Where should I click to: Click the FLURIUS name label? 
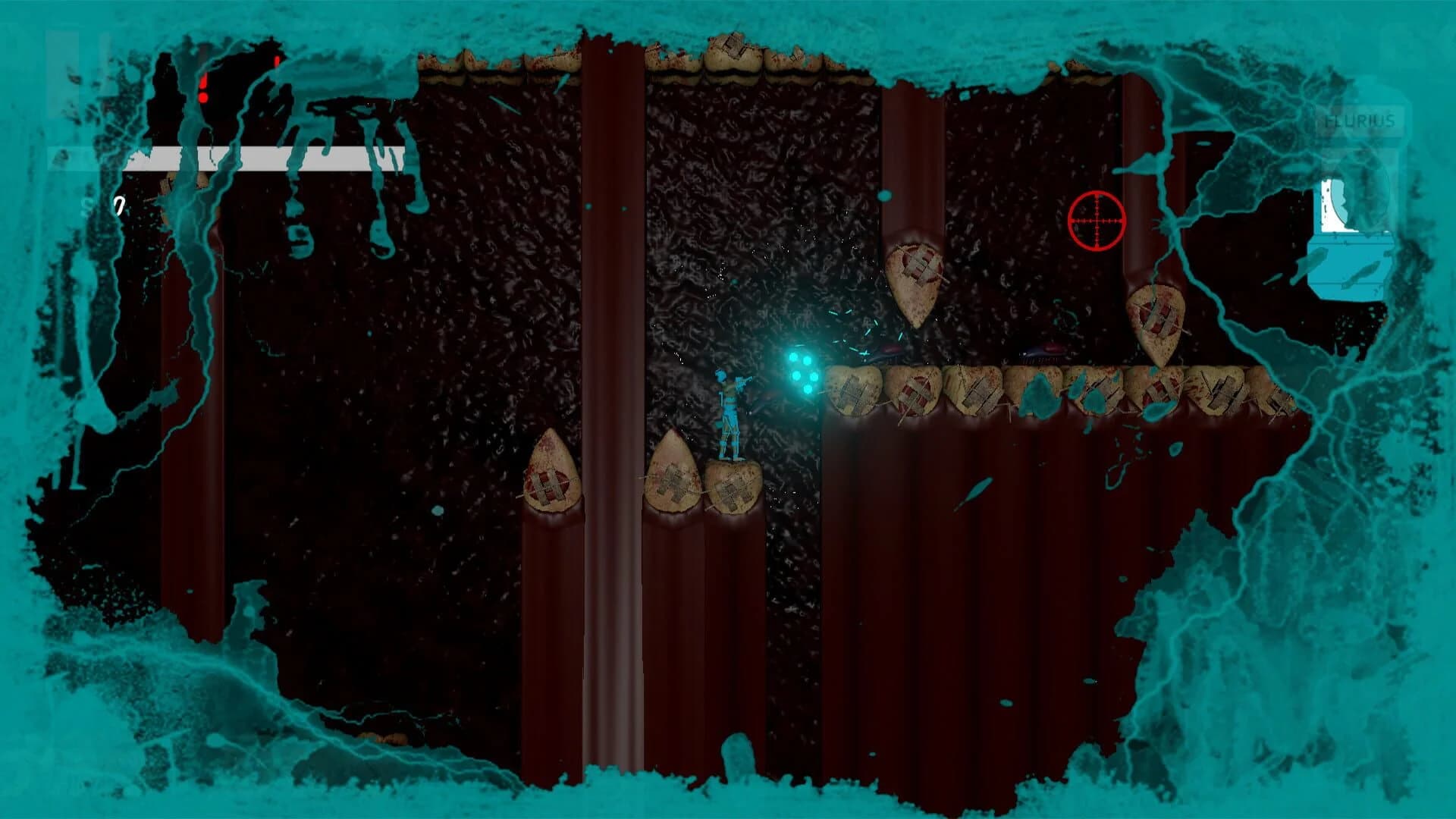(1360, 121)
